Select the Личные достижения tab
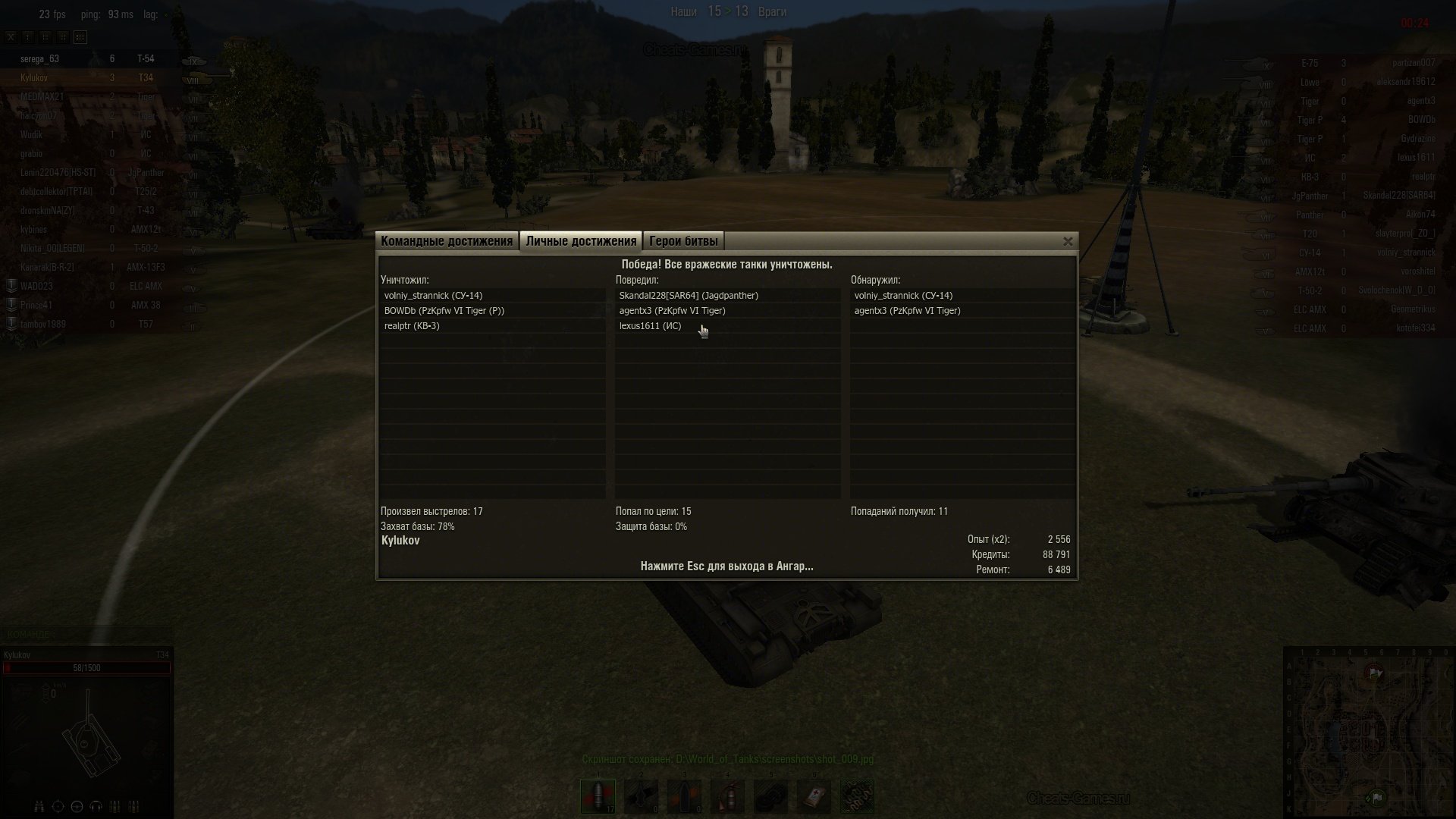This screenshot has width=1456, height=819. pyautogui.click(x=581, y=241)
